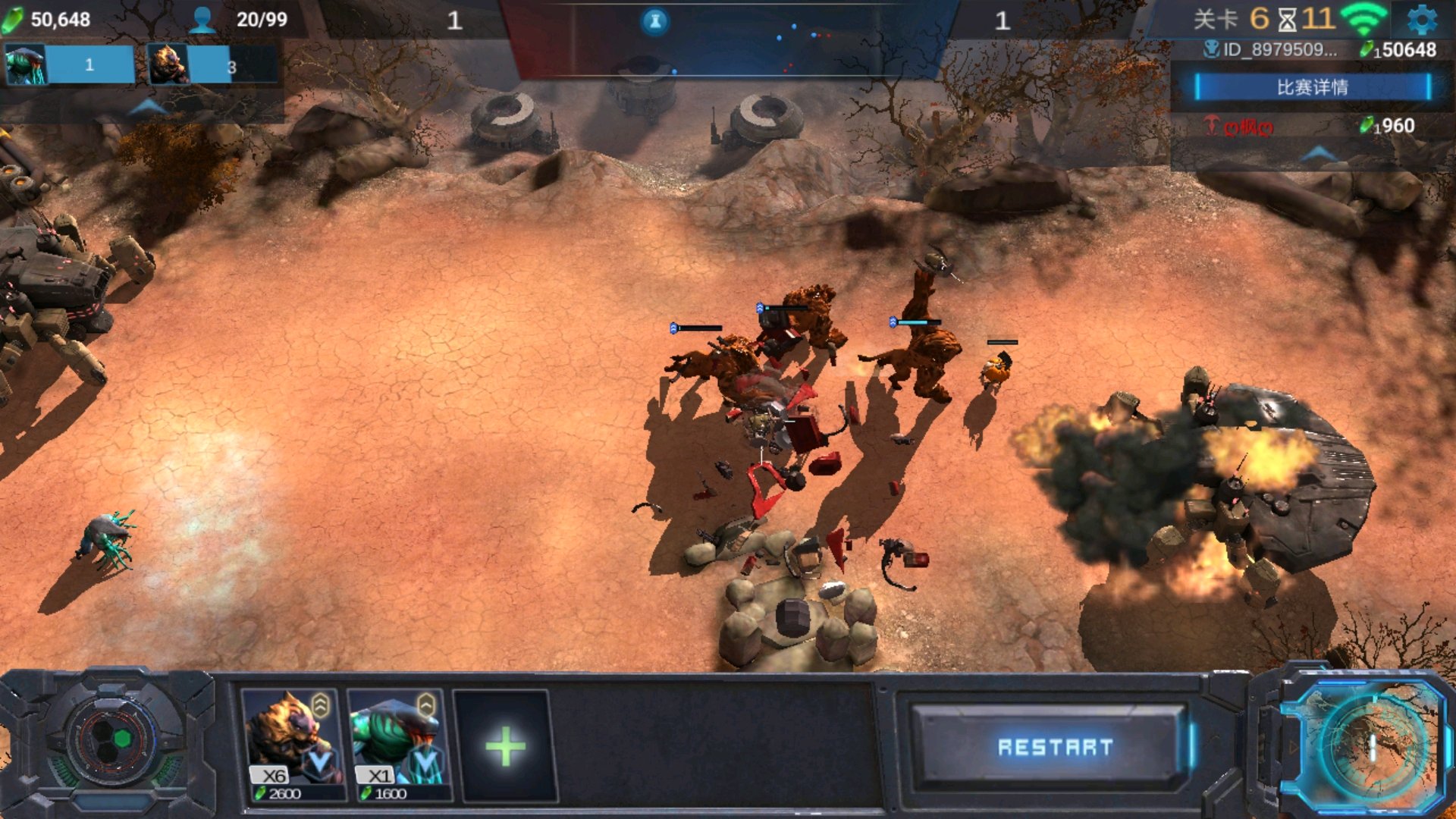Collapse the player scoreboard panel arrow
This screenshot has width=1456, height=819.
coord(1318,153)
